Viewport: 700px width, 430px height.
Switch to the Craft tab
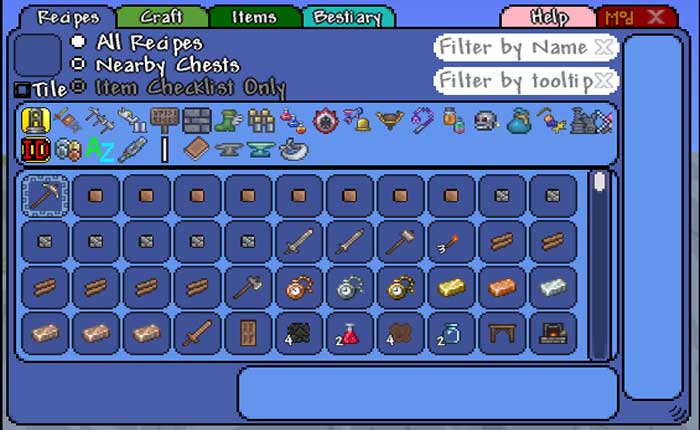pos(161,17)
